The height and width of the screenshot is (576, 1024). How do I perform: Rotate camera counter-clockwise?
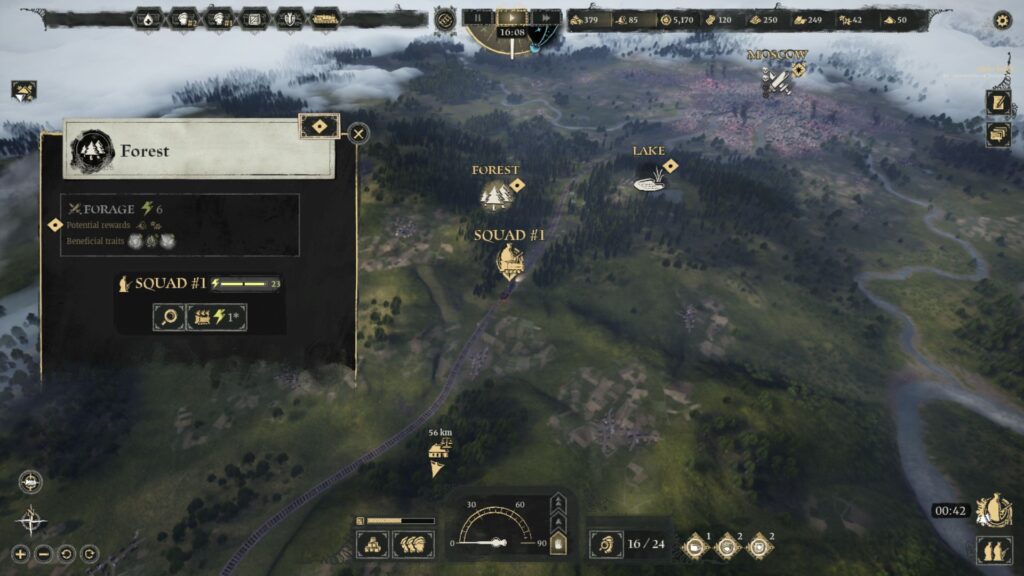click(x=66, y=553)
